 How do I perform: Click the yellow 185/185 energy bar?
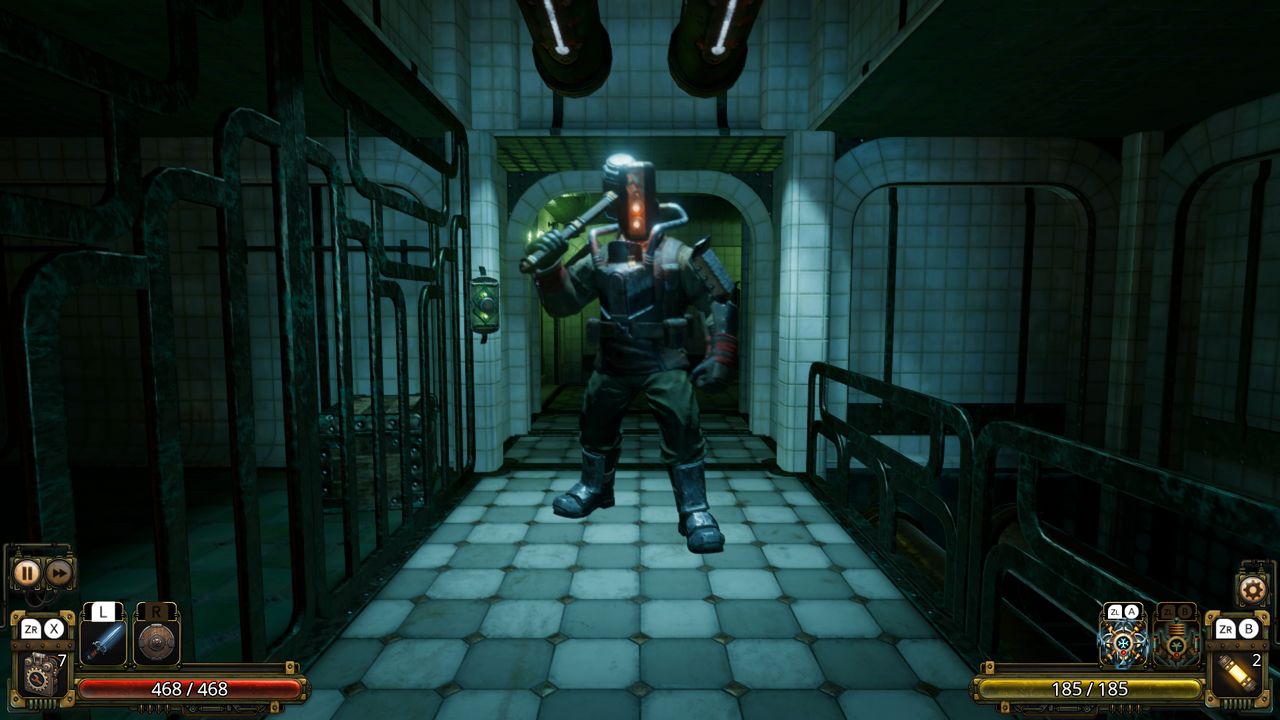1092,689
